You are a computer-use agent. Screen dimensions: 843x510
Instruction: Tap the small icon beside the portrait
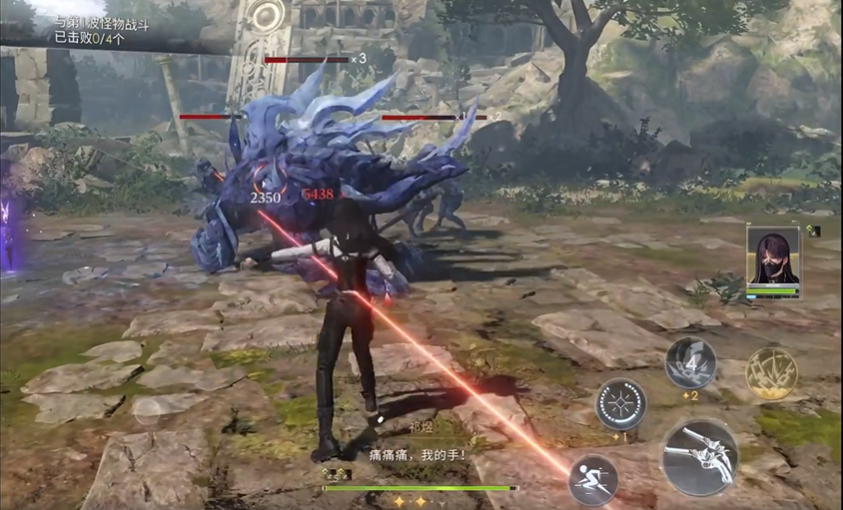click(814, 231)
